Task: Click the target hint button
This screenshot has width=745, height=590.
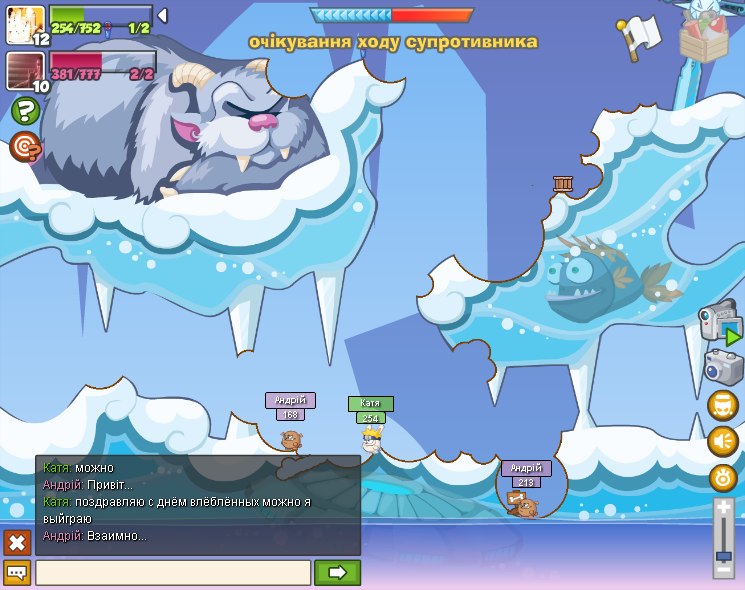Action: (25, 147)
